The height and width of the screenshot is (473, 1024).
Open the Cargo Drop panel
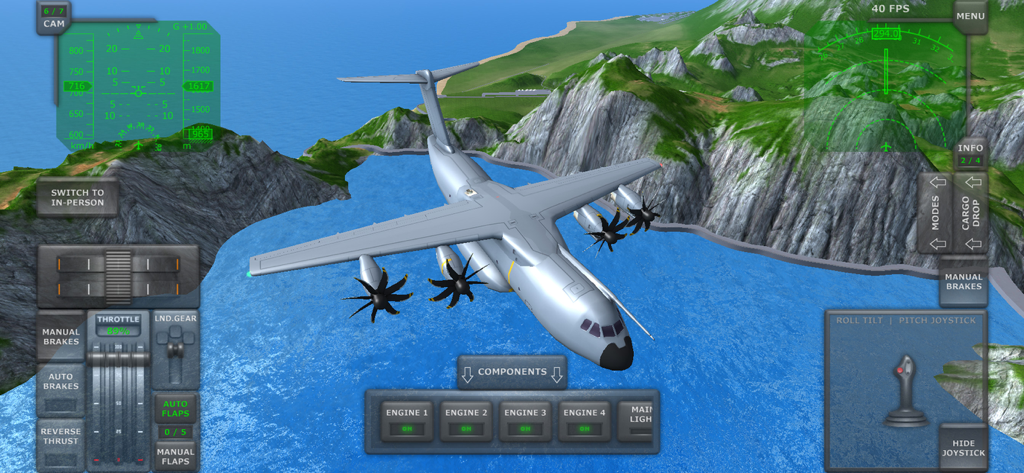tap(971, 213)
